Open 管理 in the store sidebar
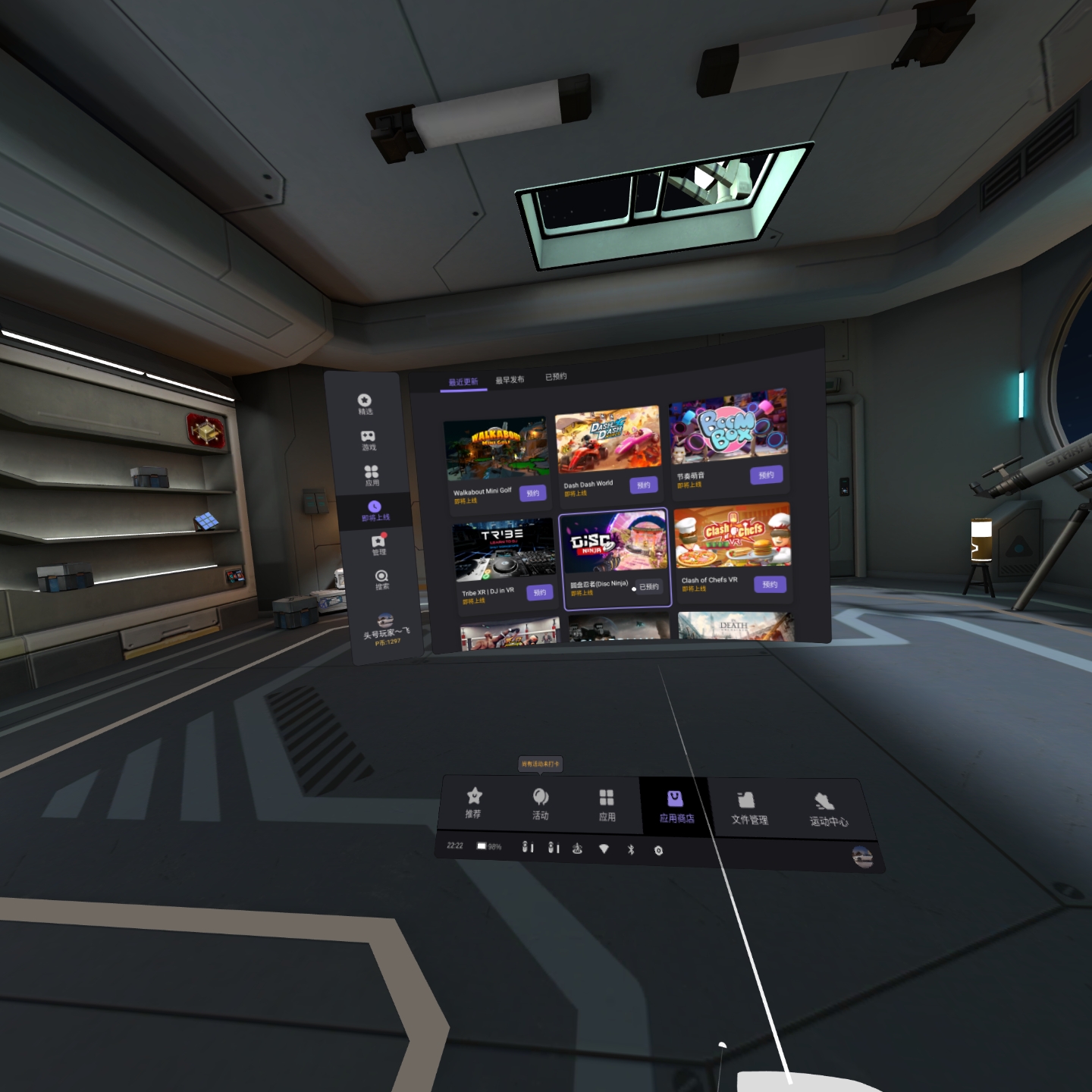 tap(378, 544)
